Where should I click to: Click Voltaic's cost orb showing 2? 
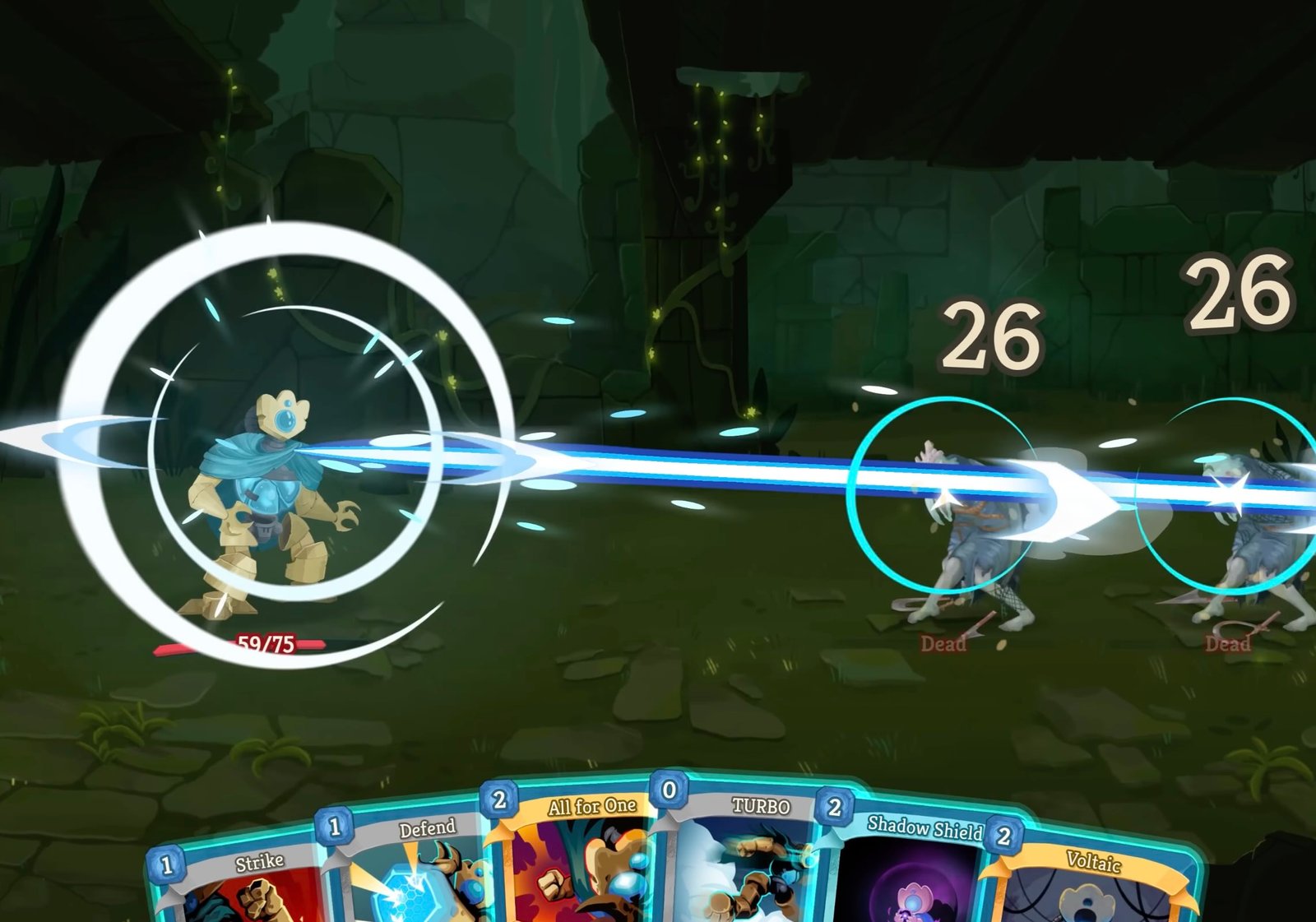pos(1003,834)
